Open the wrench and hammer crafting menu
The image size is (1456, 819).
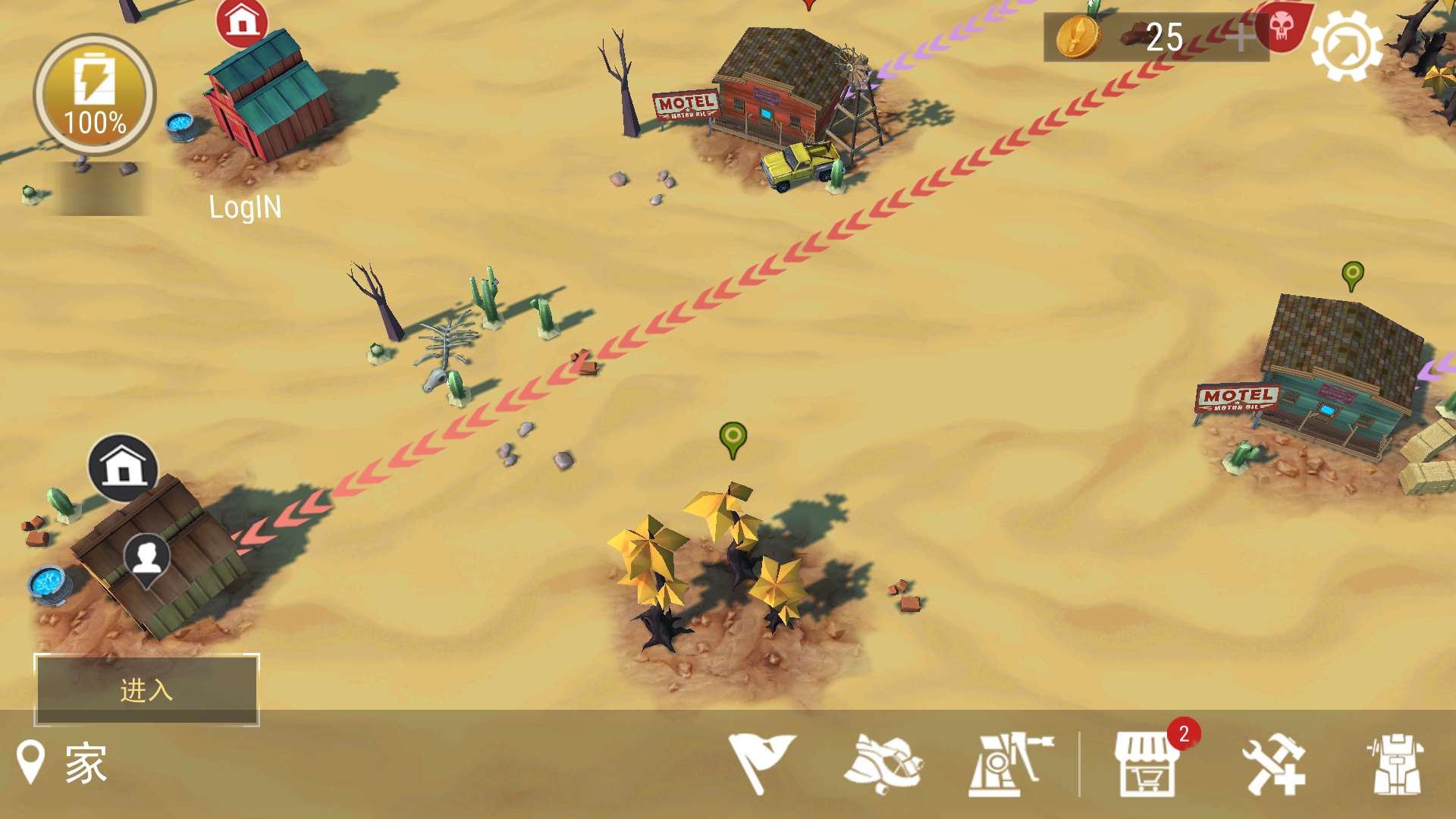[1273, 764]
